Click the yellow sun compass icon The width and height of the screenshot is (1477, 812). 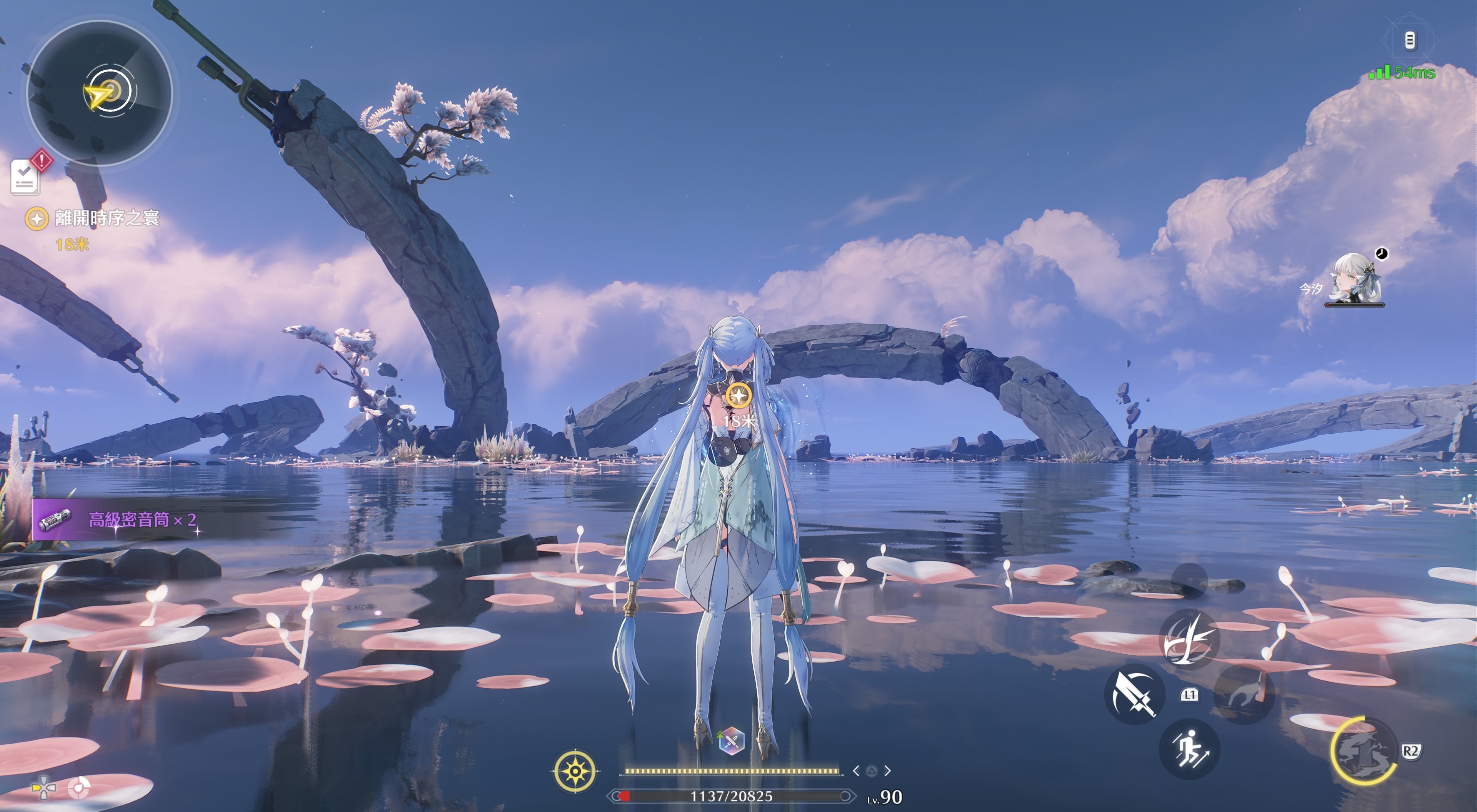(x=575, y=771)
